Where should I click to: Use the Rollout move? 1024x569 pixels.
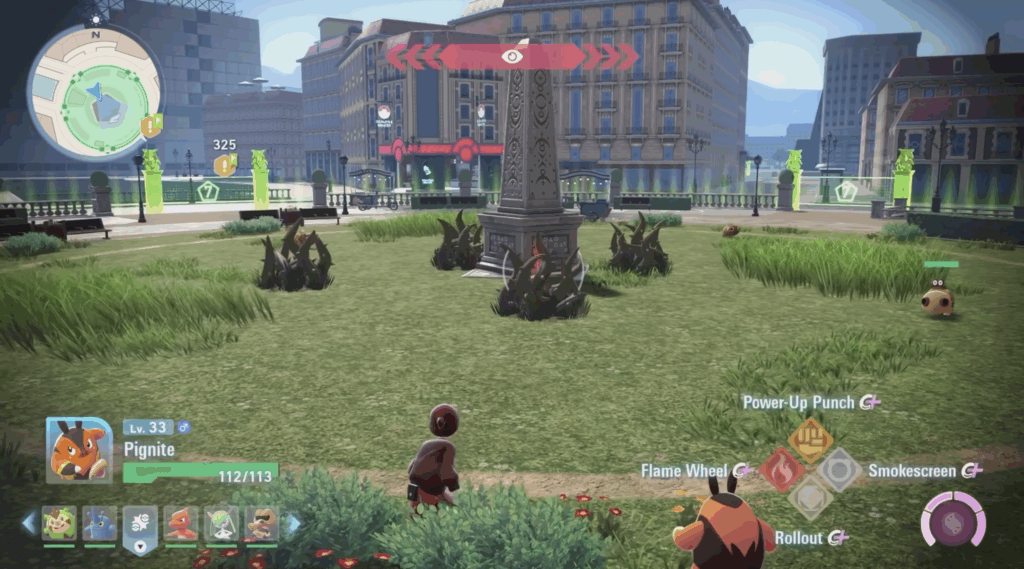click(810, 499)
